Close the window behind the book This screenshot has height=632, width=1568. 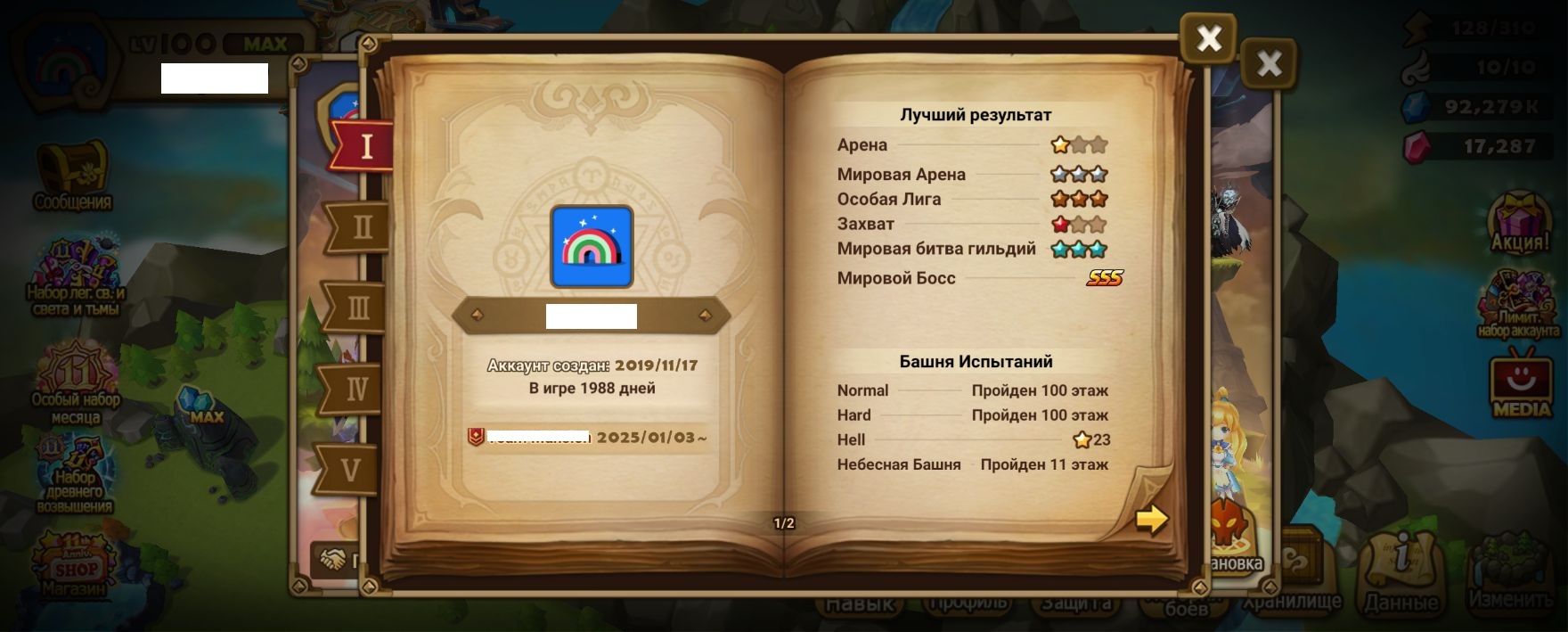tap(1269, 63)
